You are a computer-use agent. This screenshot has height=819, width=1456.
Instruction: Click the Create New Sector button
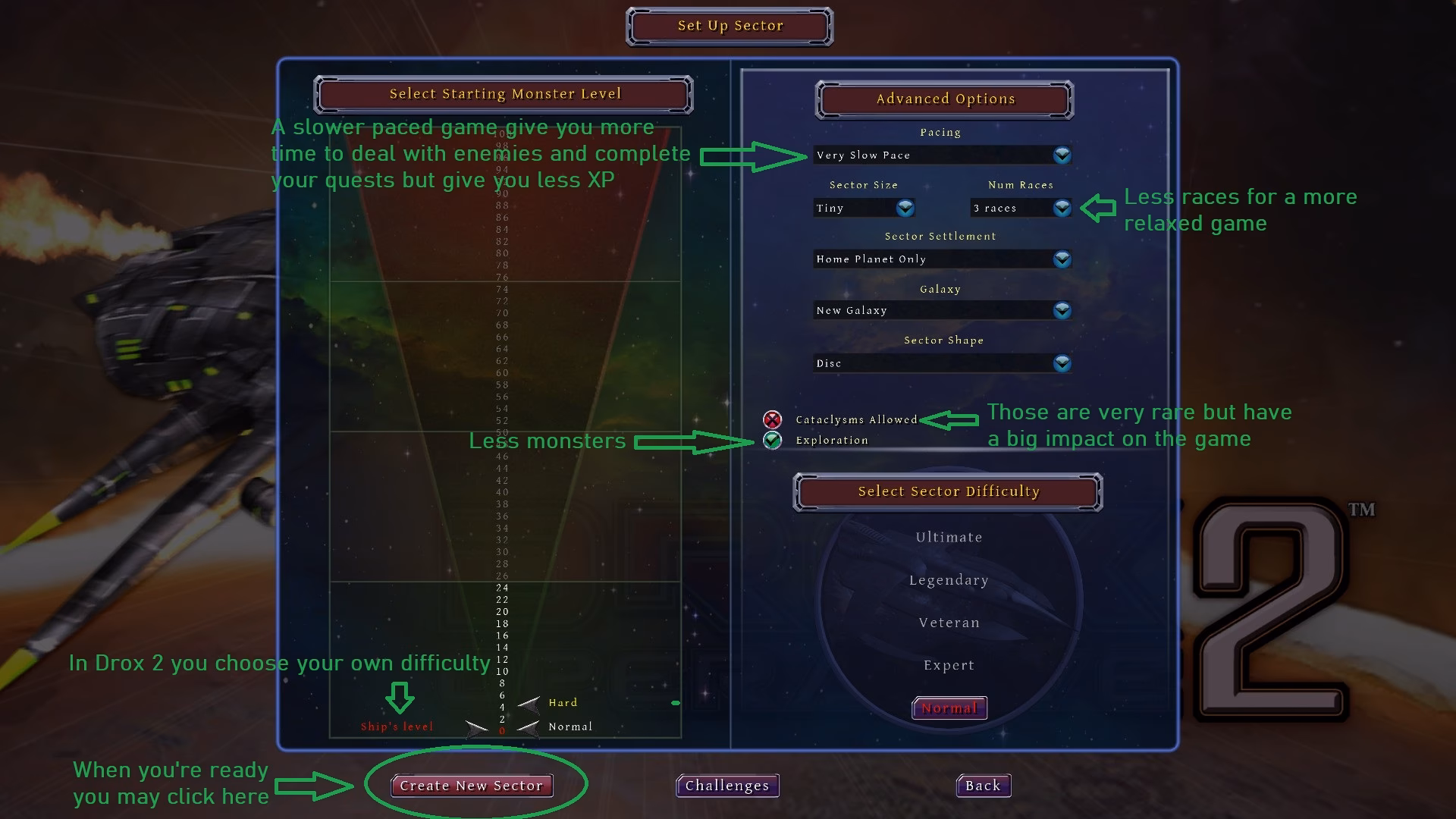click(x=472, y=786)
